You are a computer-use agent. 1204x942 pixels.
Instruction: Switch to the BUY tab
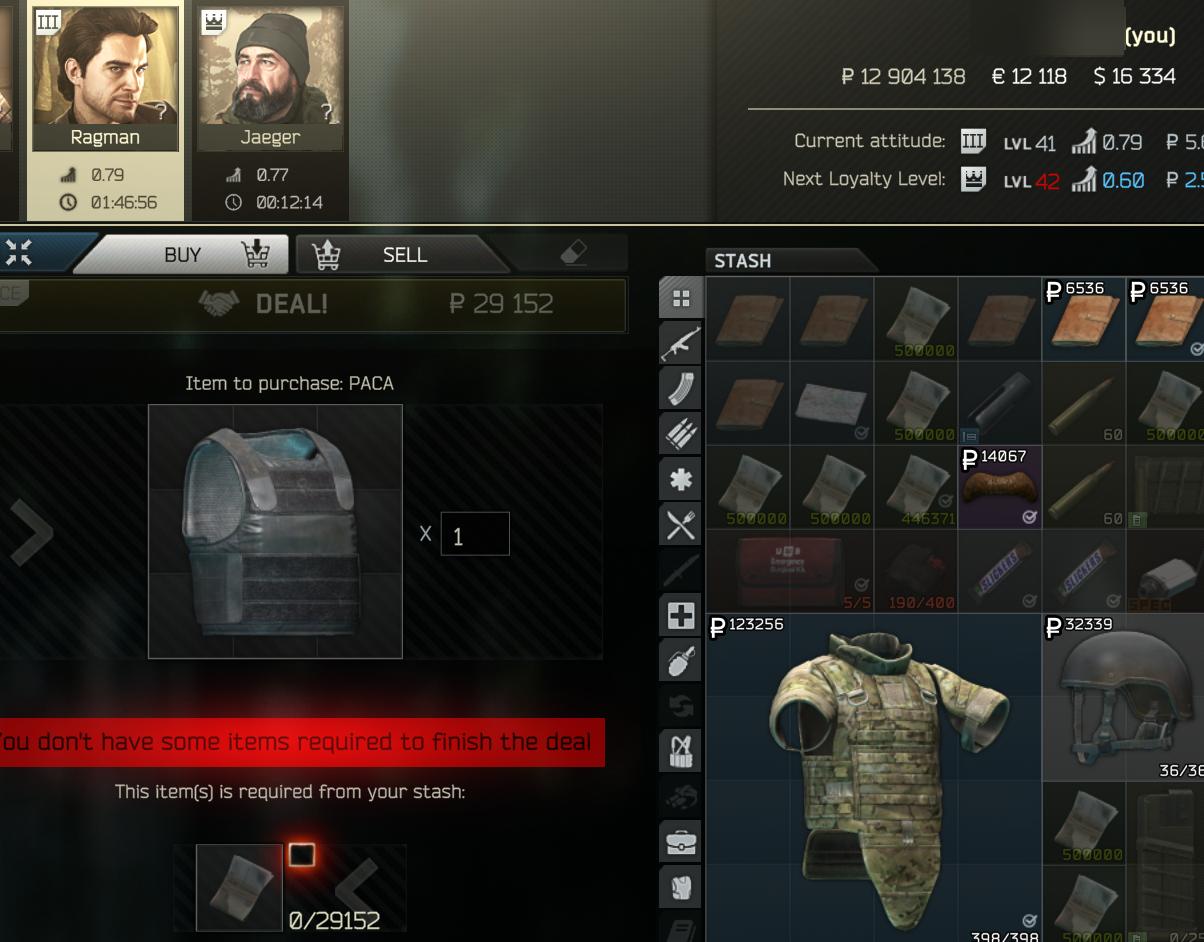[x=183, y=255]
